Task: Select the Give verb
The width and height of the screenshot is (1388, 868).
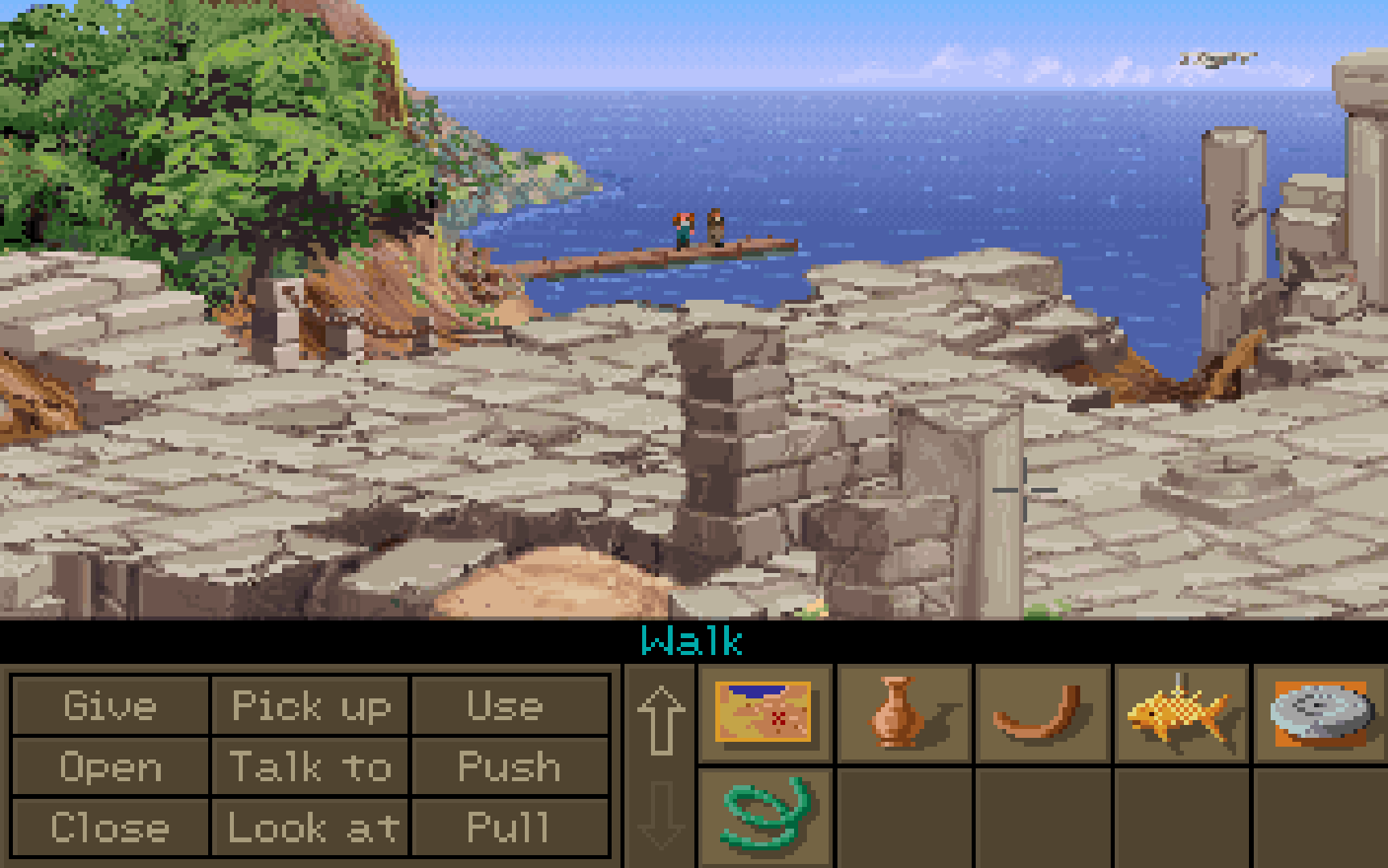Action: (110, 706)
